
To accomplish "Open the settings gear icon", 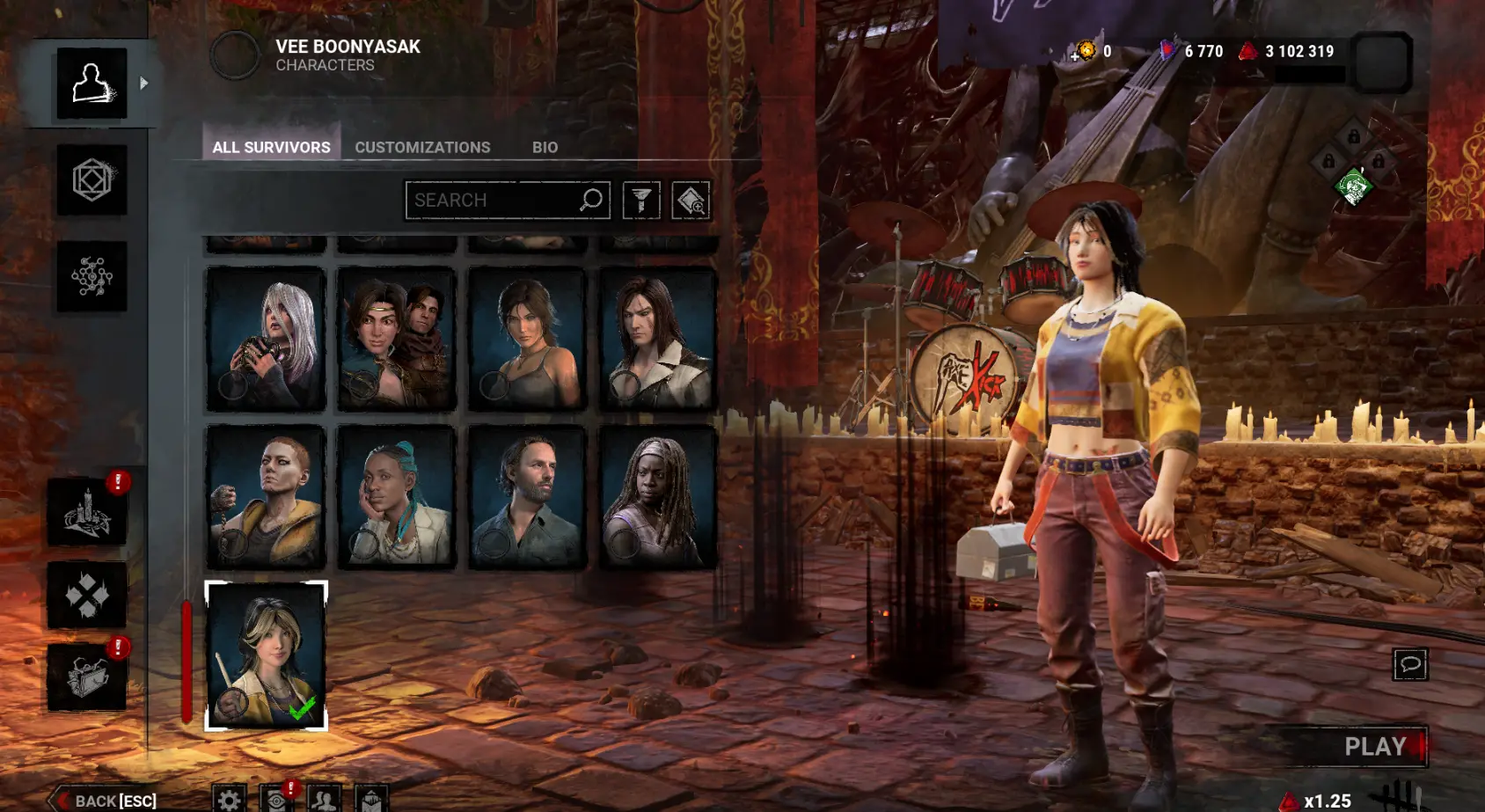I will pyautogui.click(x=229, y=799).
